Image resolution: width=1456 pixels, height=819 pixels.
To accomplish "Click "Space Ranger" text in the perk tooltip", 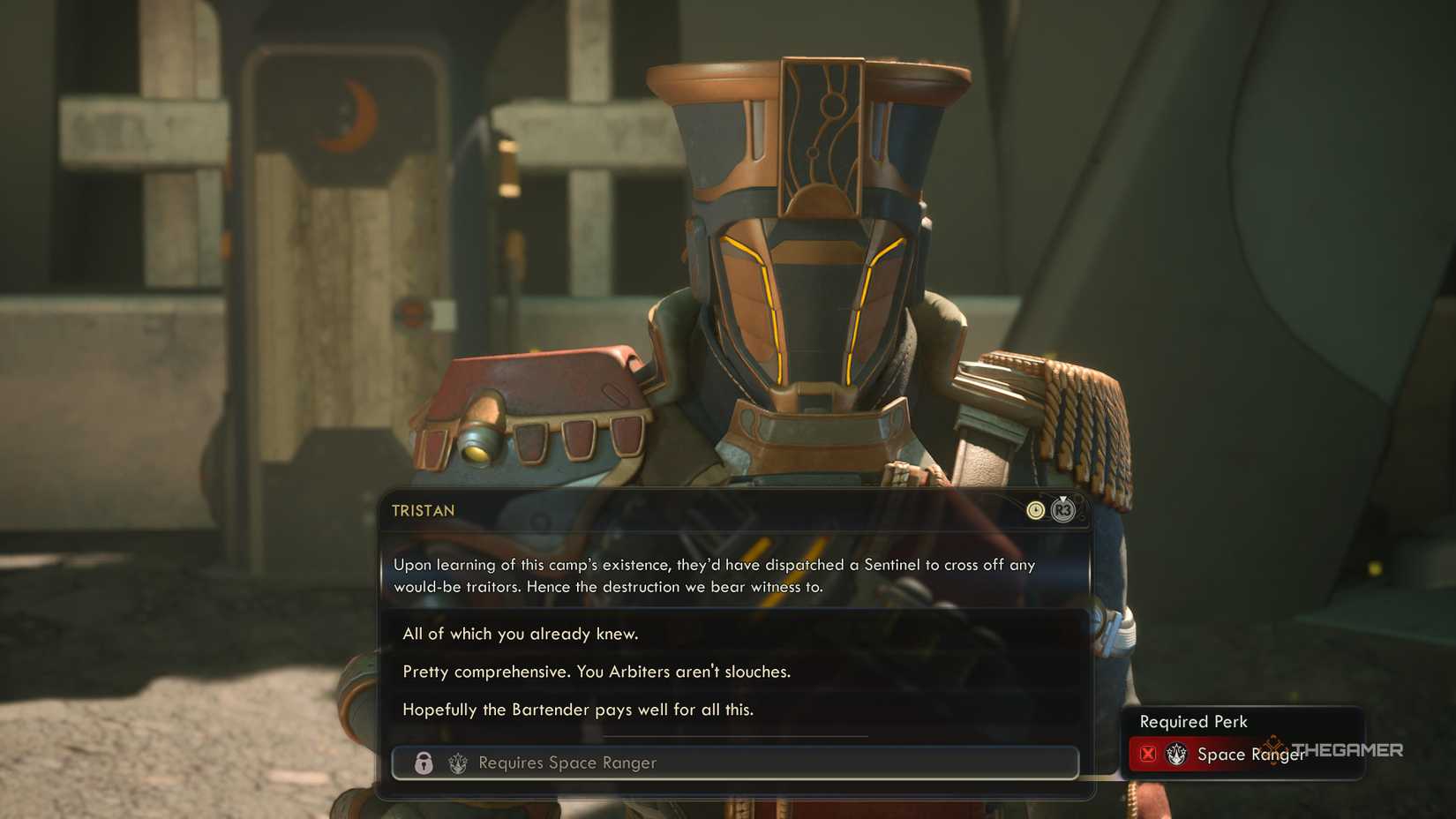I will 1250,755.
